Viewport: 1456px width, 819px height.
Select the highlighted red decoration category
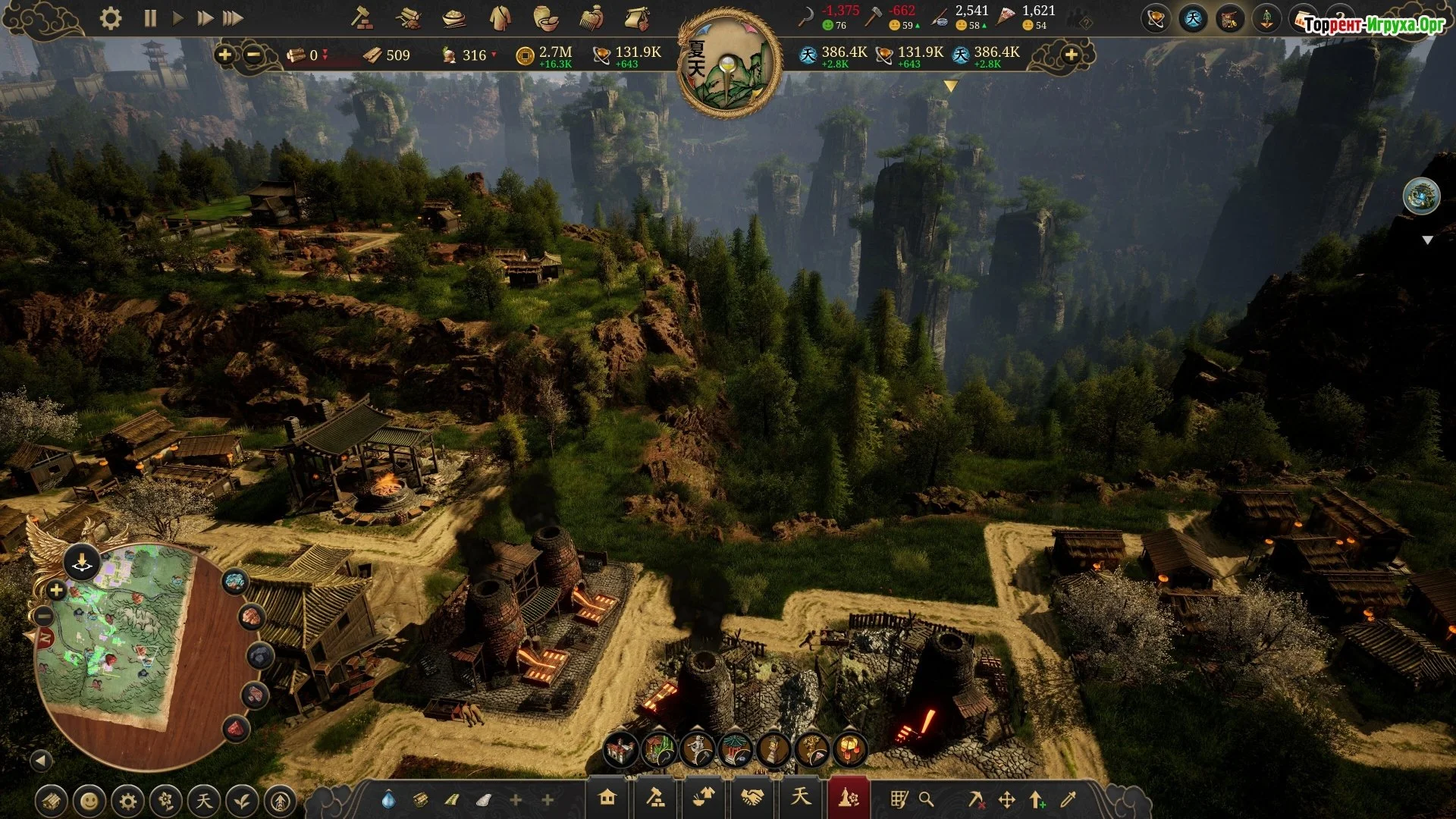coord(848,798)
